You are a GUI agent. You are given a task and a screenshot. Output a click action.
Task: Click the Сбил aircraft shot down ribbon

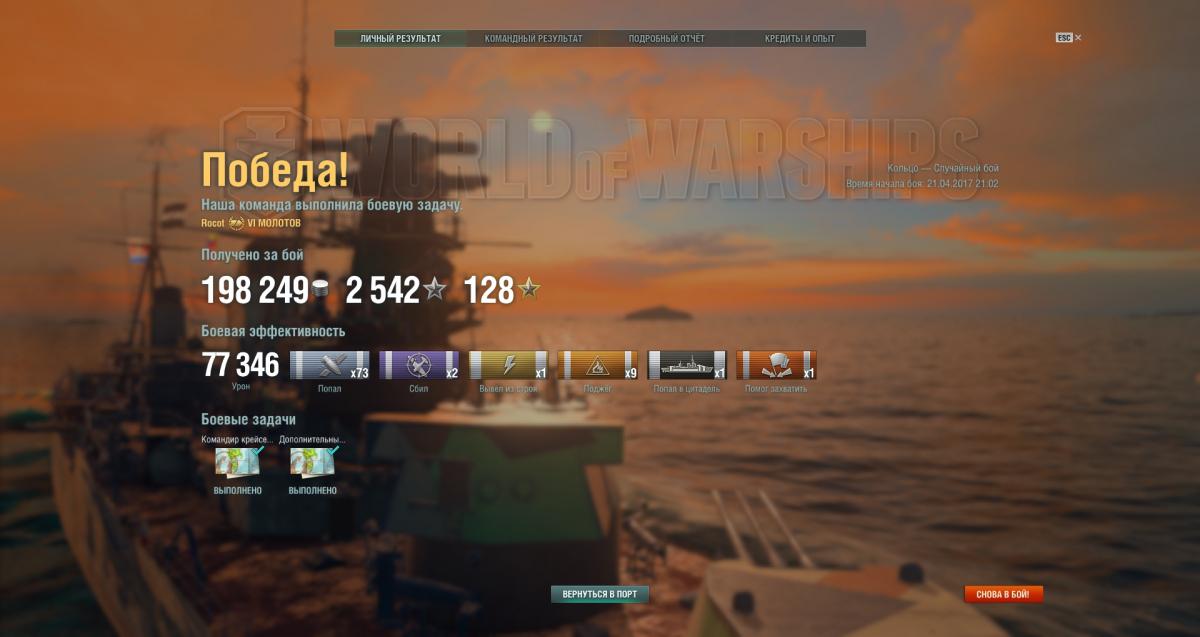(419, 365)
